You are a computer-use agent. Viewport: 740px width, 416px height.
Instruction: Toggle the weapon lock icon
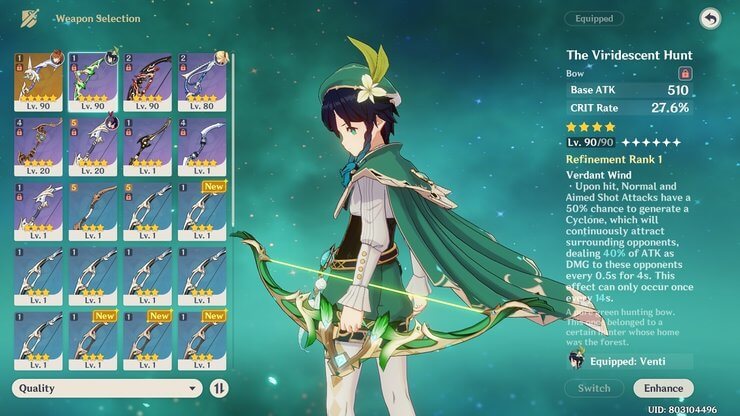click(685, 73)
